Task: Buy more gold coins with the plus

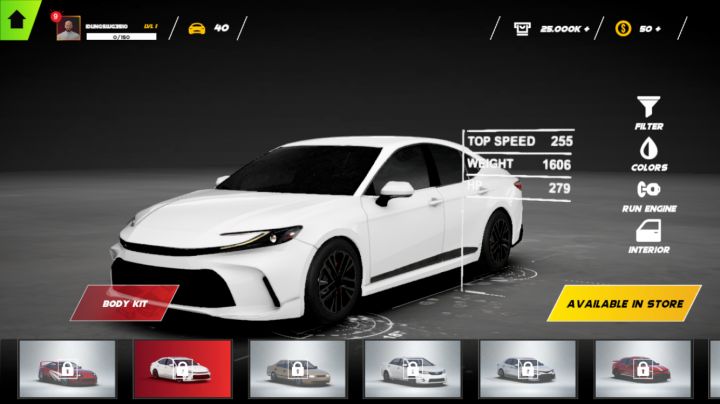Action: tap(656, 28)
